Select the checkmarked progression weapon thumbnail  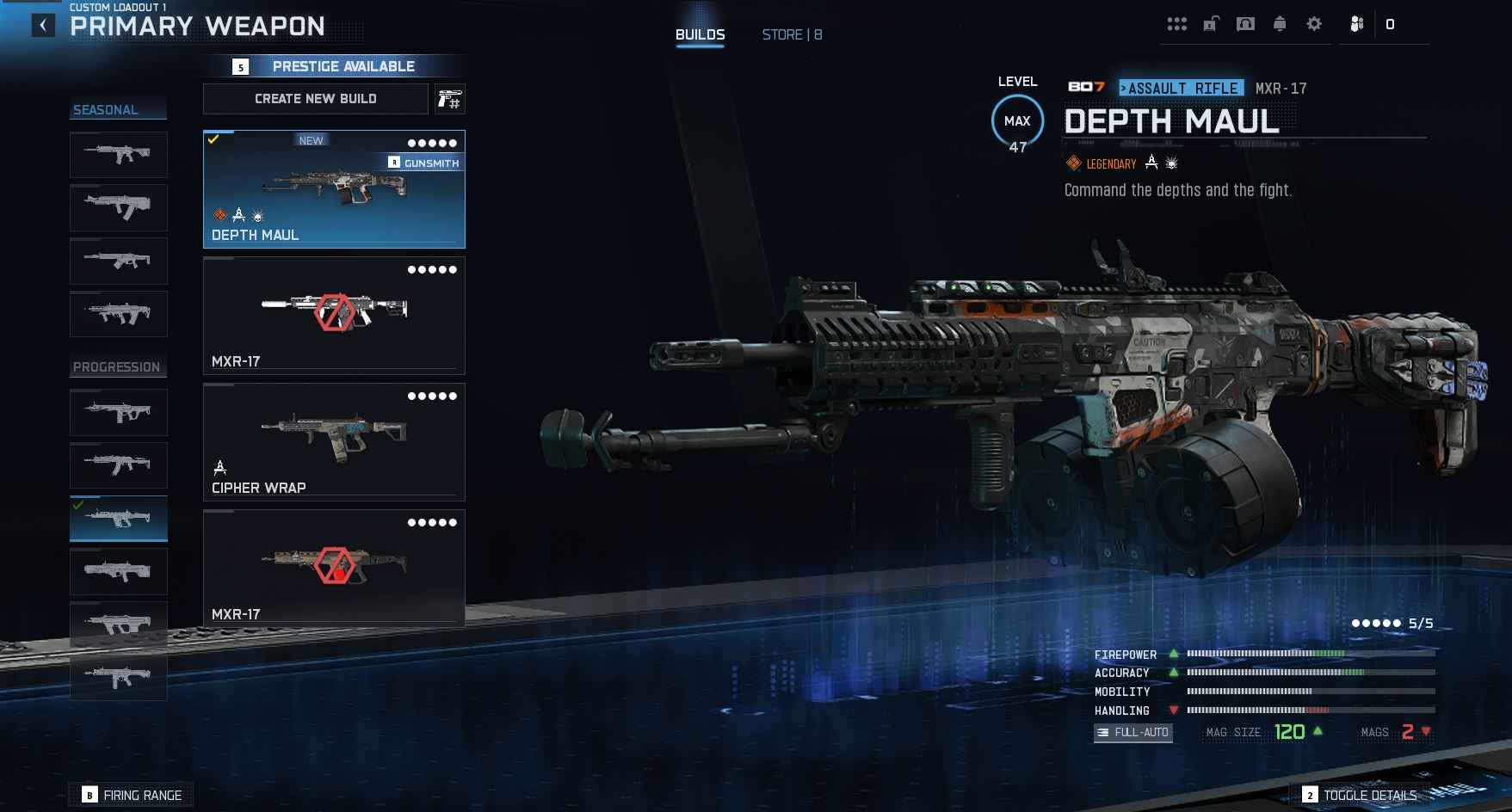[119, 519]
